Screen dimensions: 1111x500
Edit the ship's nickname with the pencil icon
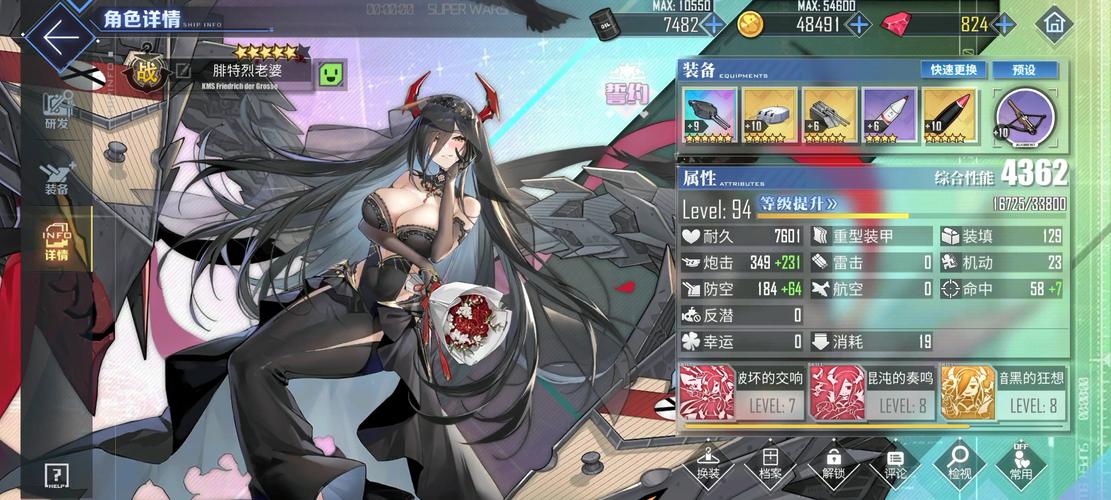tap(183, 71)
